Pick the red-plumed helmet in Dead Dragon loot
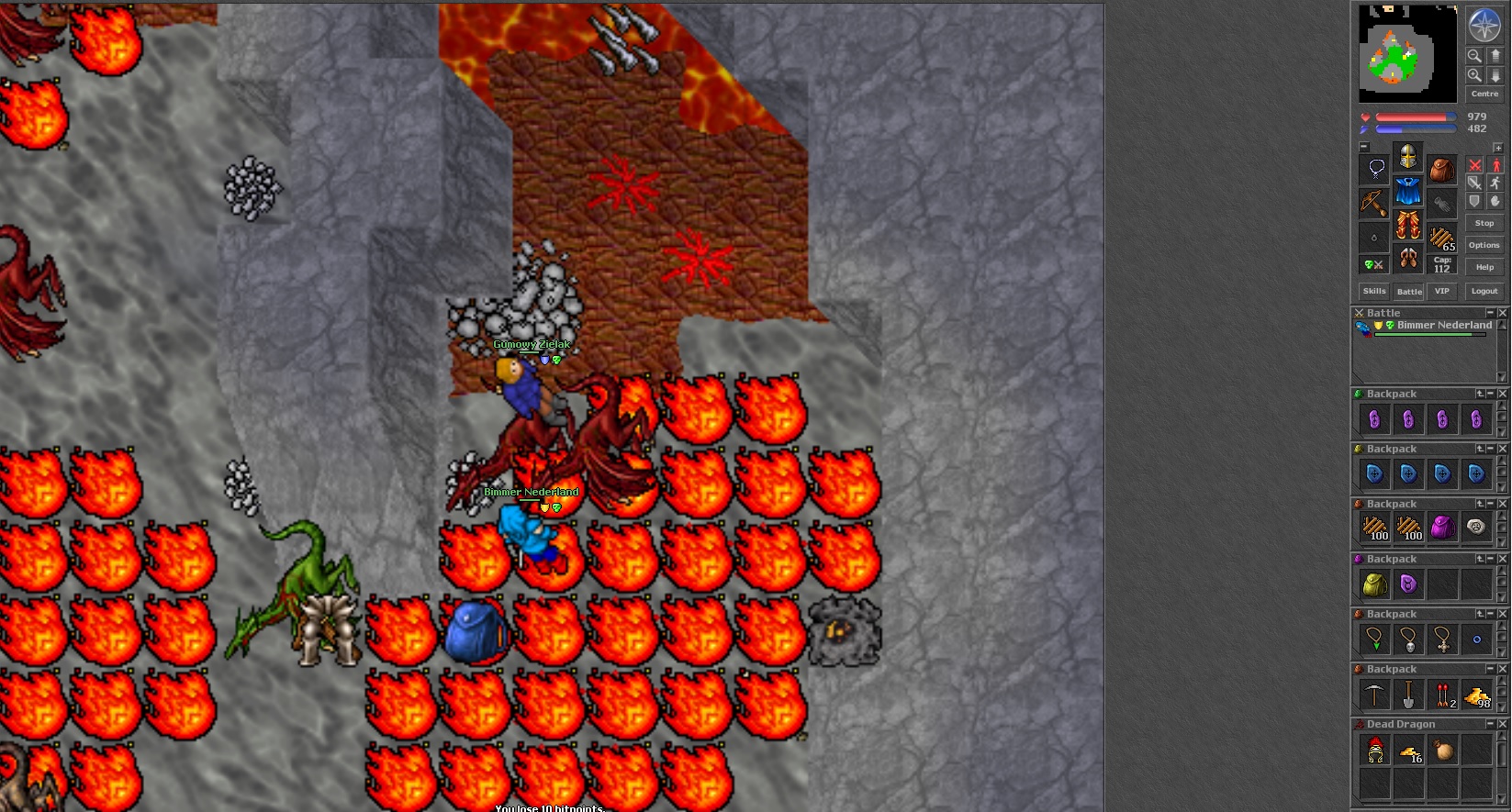Viewport: 1512px width, 812px height. tap(1374, 751)
